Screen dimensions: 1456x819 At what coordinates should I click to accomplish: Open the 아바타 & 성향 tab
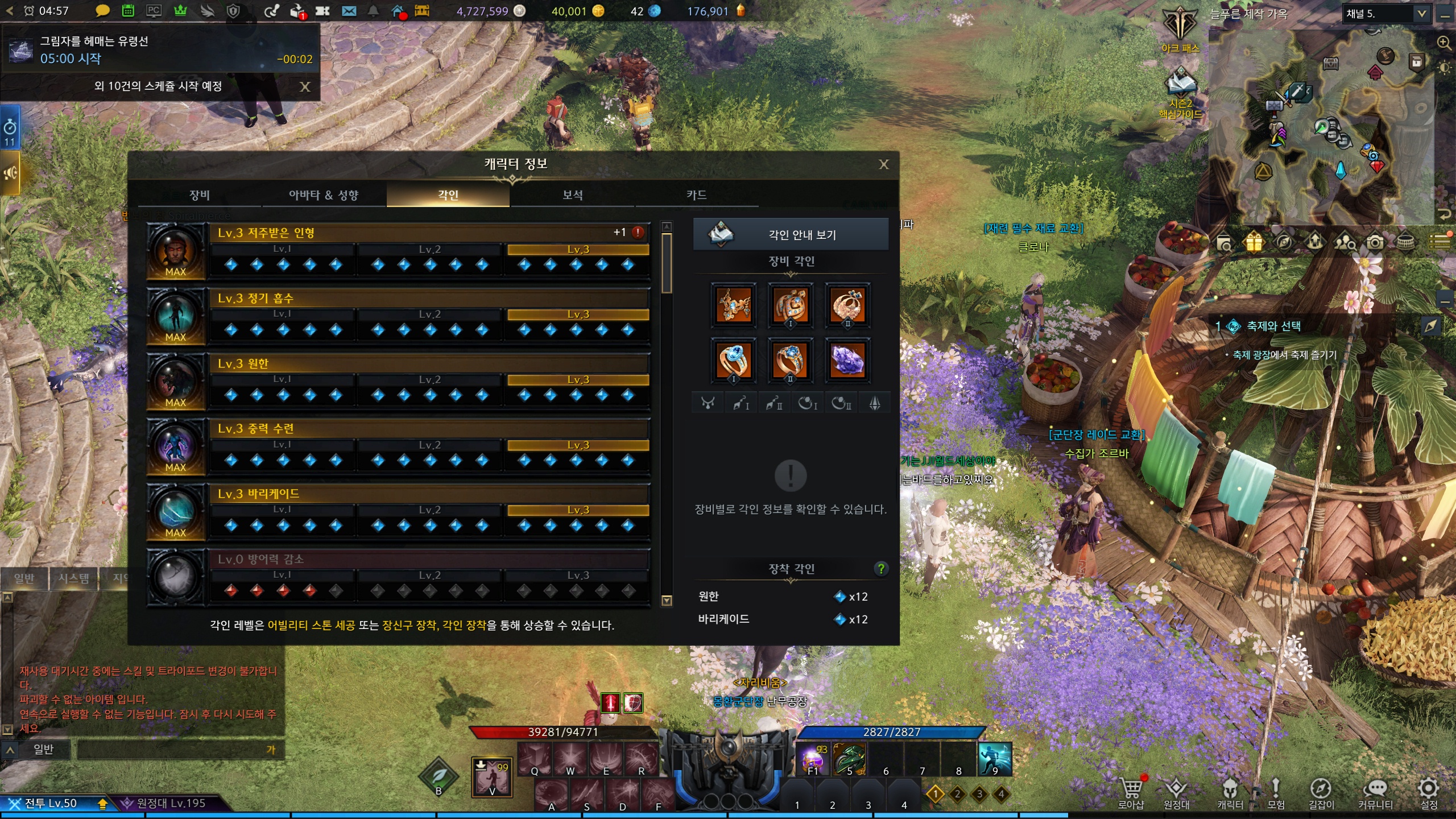pos(324,195)
